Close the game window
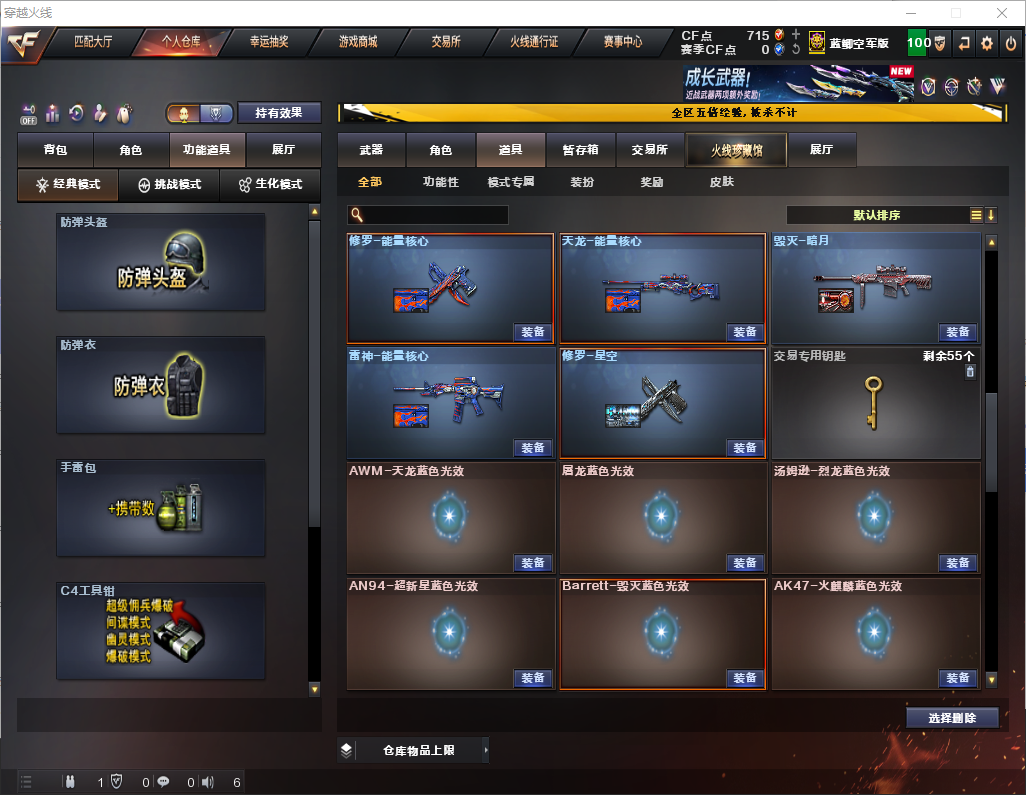 1000,13
